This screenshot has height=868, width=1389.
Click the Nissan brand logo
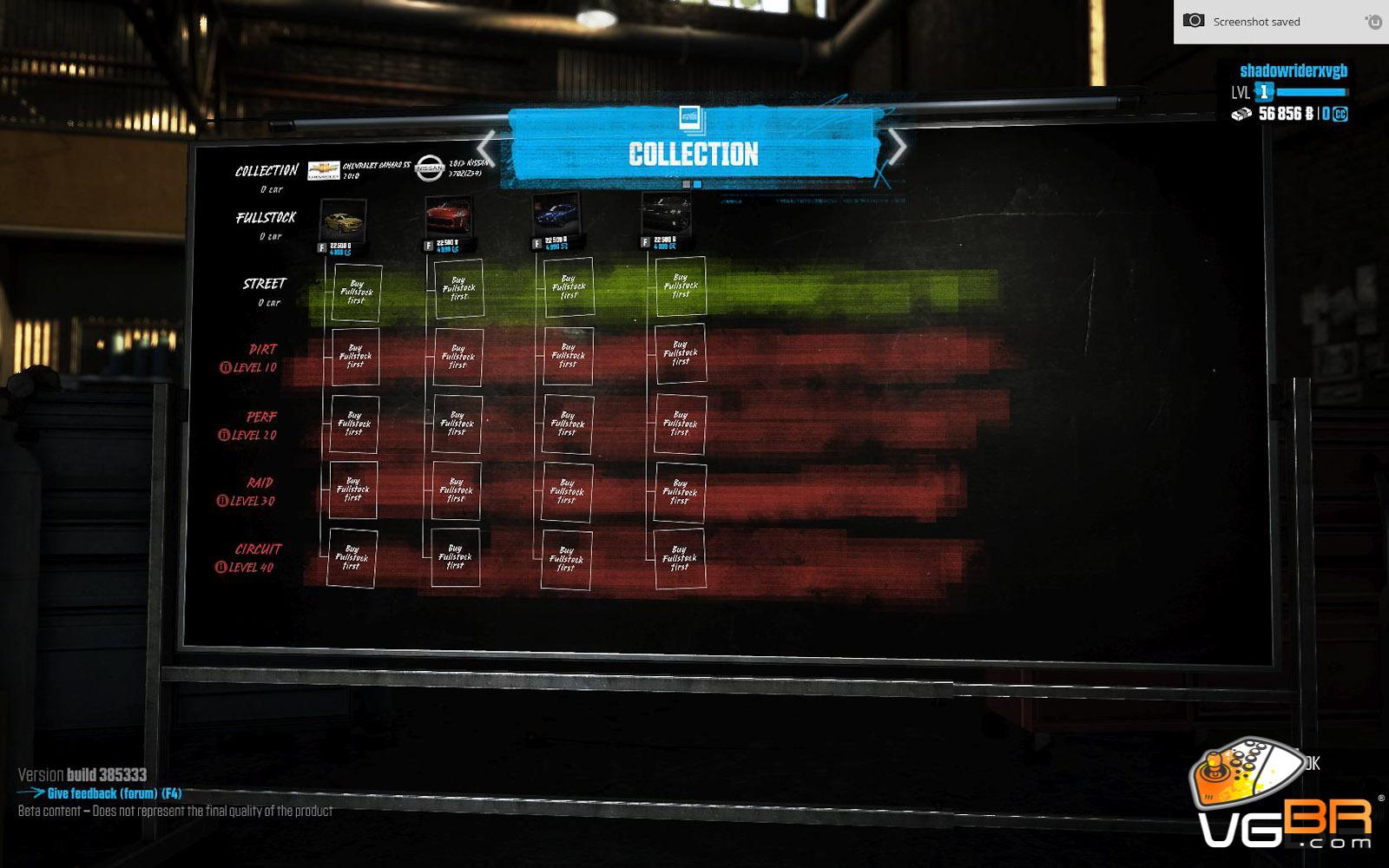pos(429,168)
